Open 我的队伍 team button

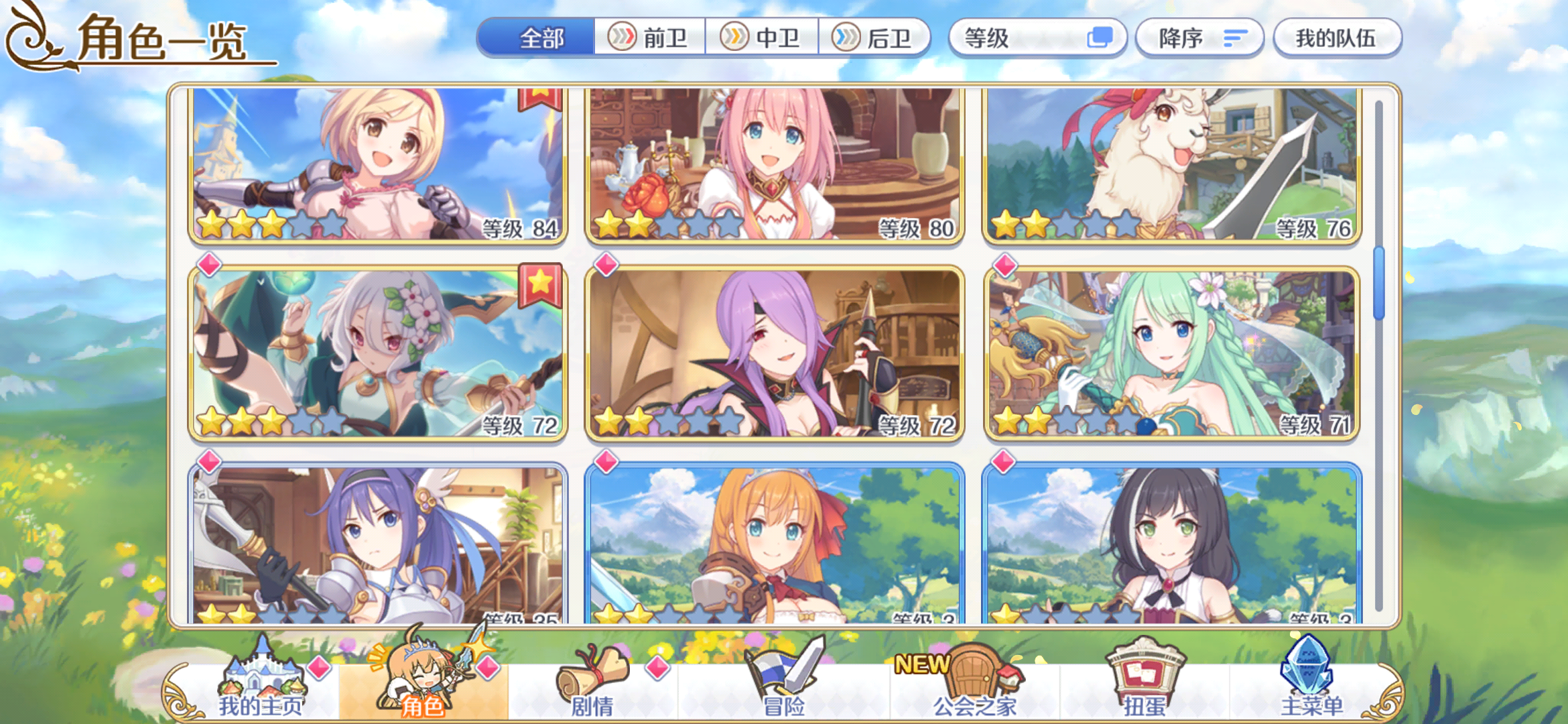pyautogui.click(x=1337, y=38)
